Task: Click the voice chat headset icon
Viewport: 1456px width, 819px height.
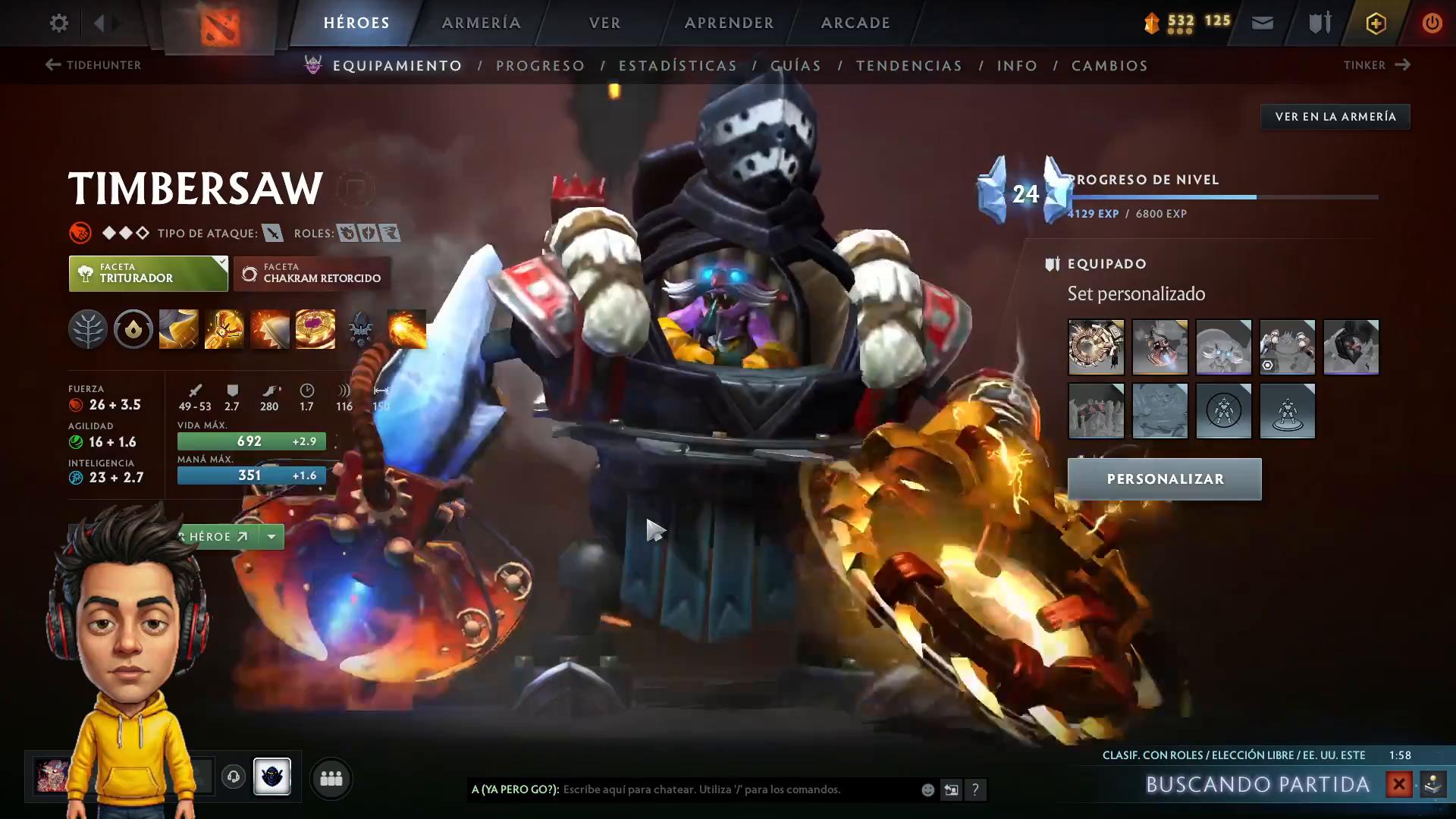Action: (x=234, y=777)
